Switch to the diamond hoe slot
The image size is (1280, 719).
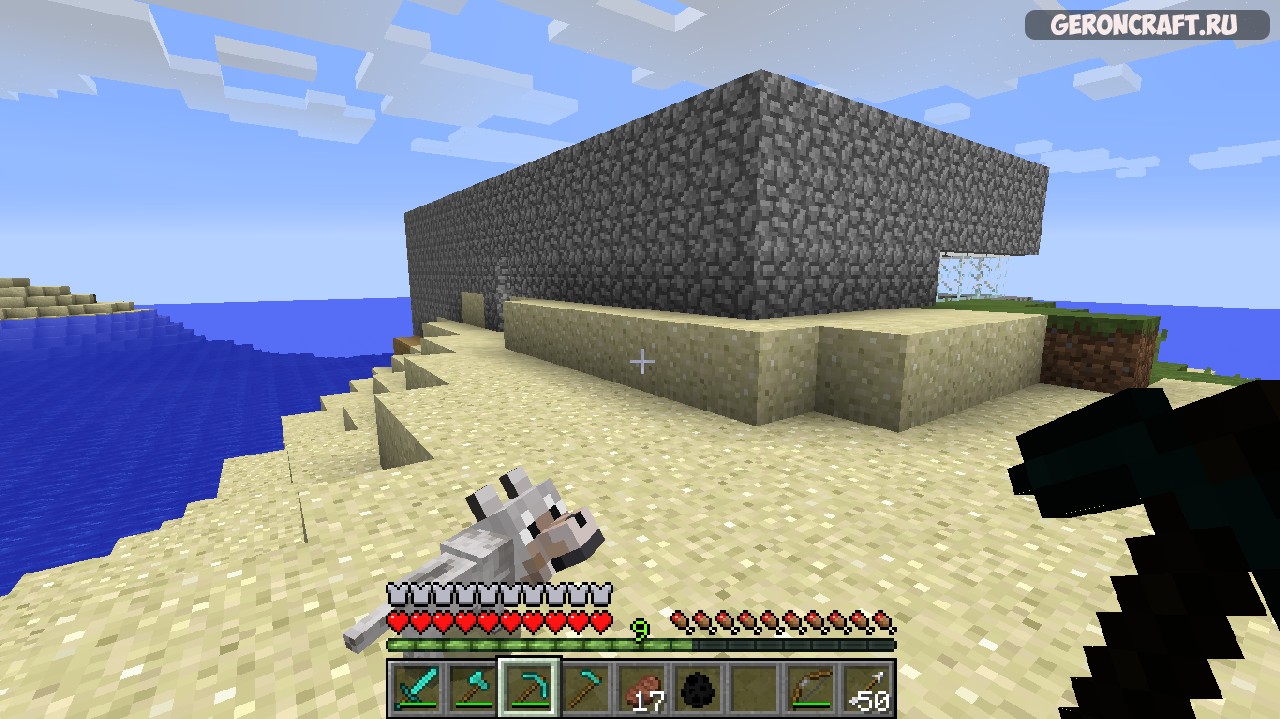pos(586,687)
